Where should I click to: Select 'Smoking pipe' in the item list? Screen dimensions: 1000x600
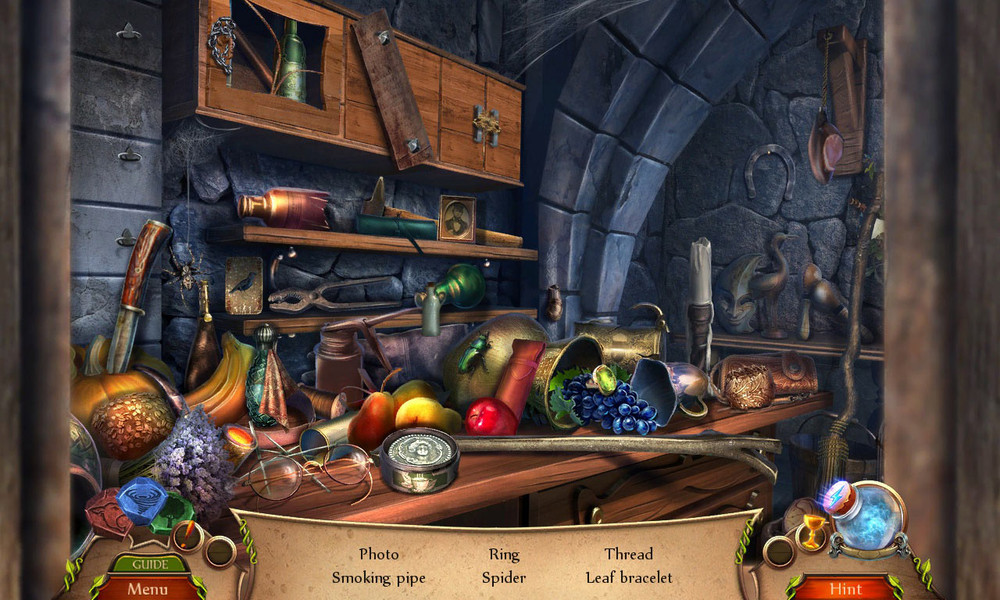tap(378, 578)
